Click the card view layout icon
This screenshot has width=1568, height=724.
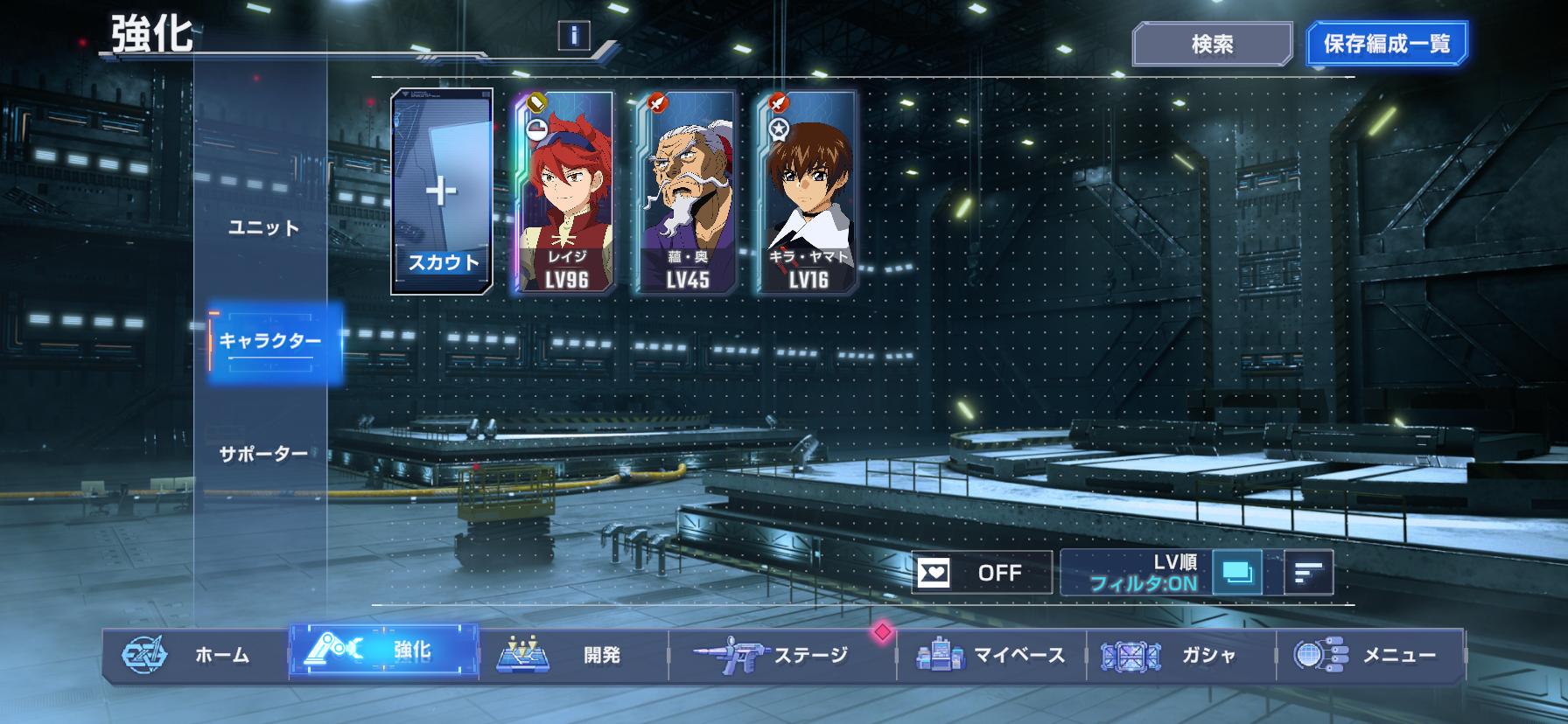pyautogui.click(x=1238, y=573)
